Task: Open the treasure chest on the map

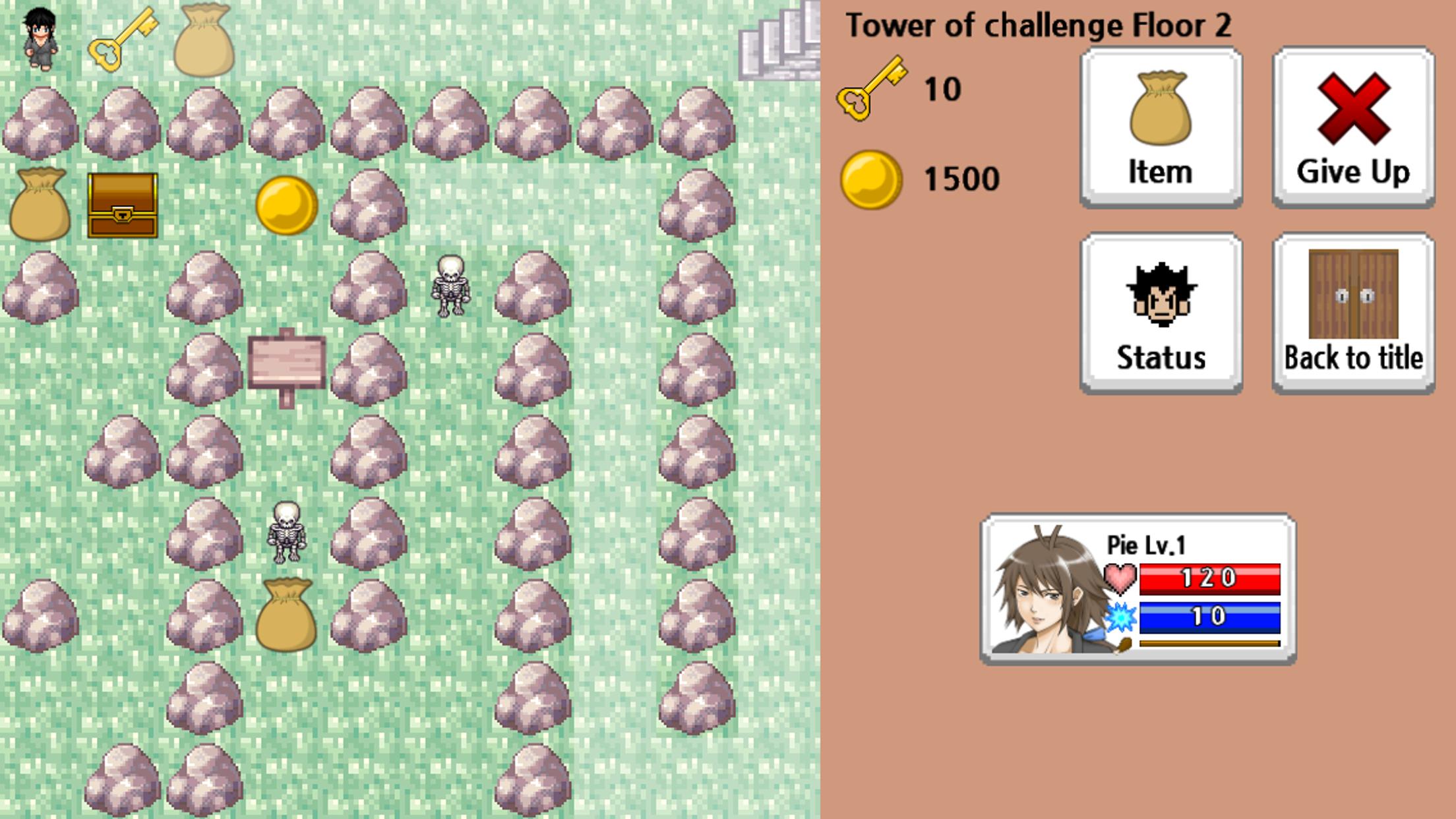Action: (x=122, y=204)
